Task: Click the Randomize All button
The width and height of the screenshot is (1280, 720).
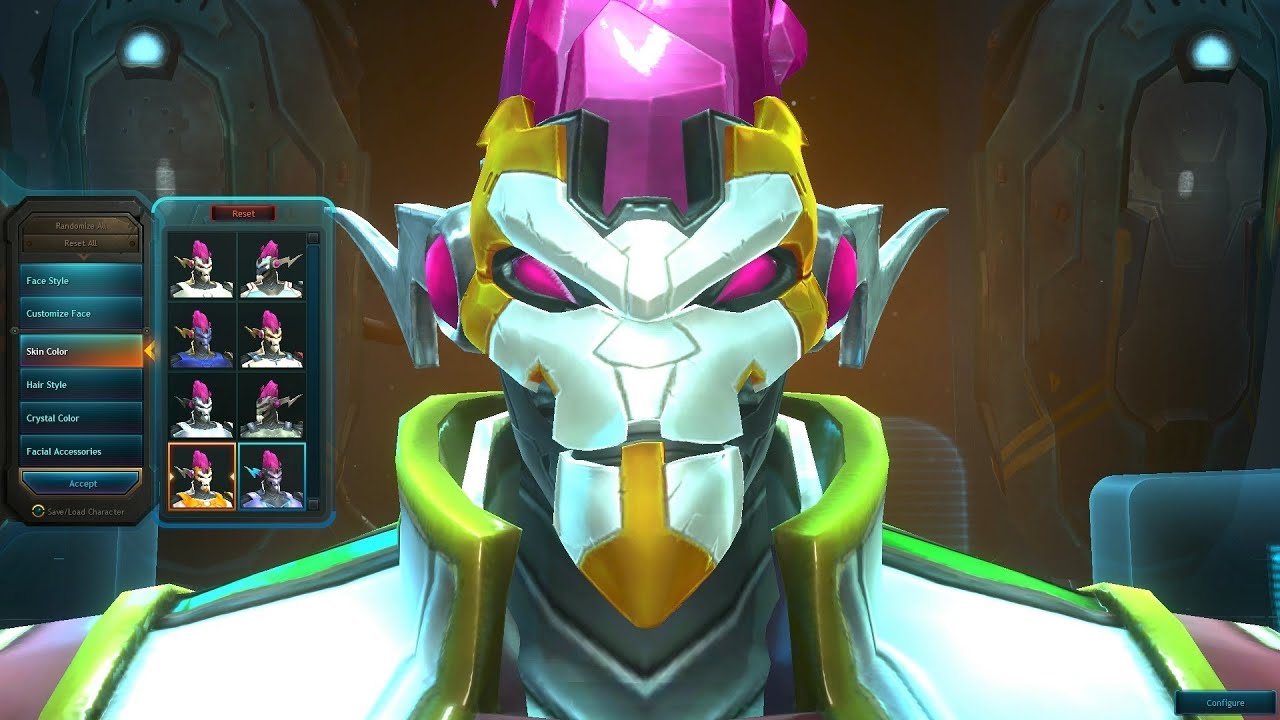Action: coord(81,226)
